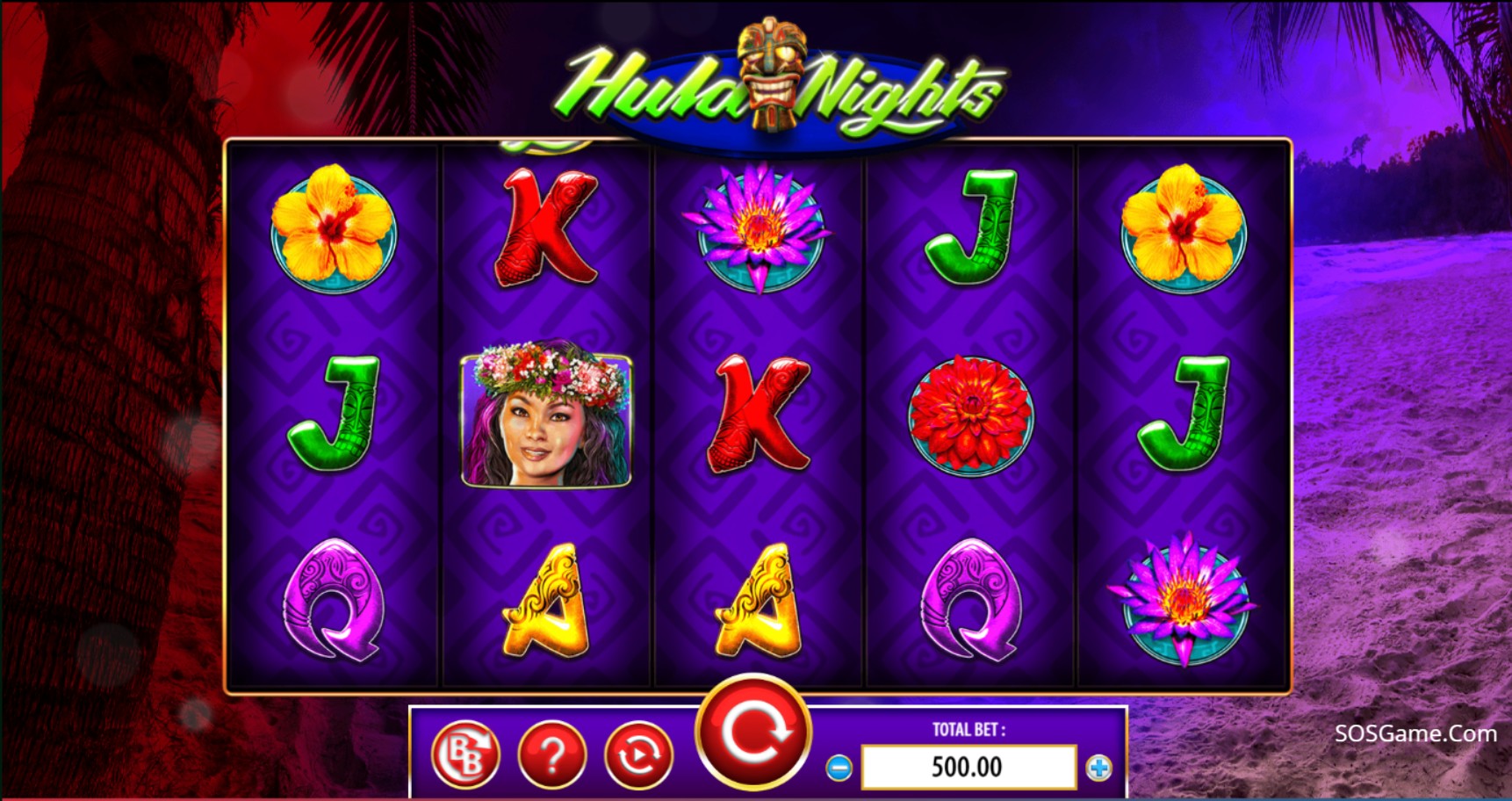This screenshot has width=1512, height=801.
Task: Activate the autoplay button
Action: coord(638,754)
